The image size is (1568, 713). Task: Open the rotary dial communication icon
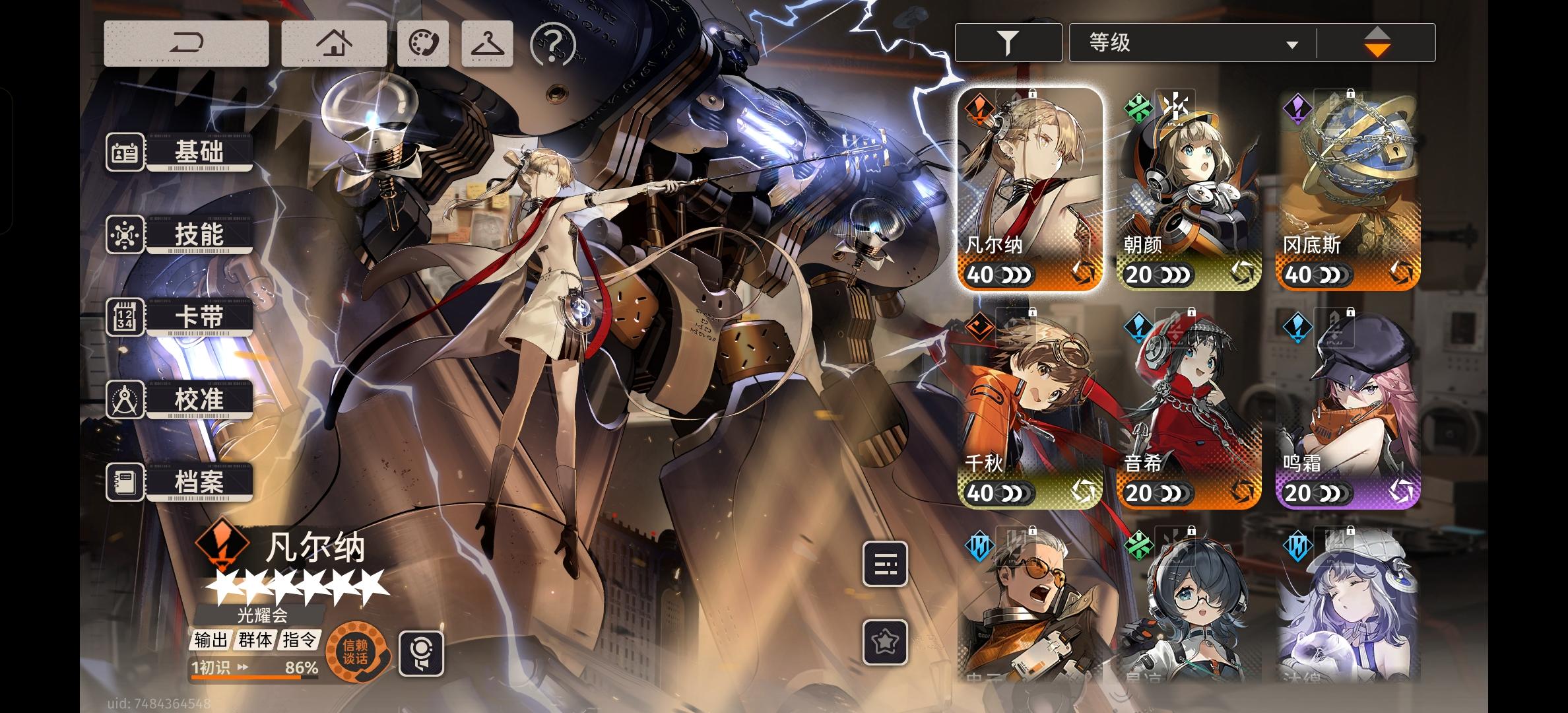tap(422, 42)
